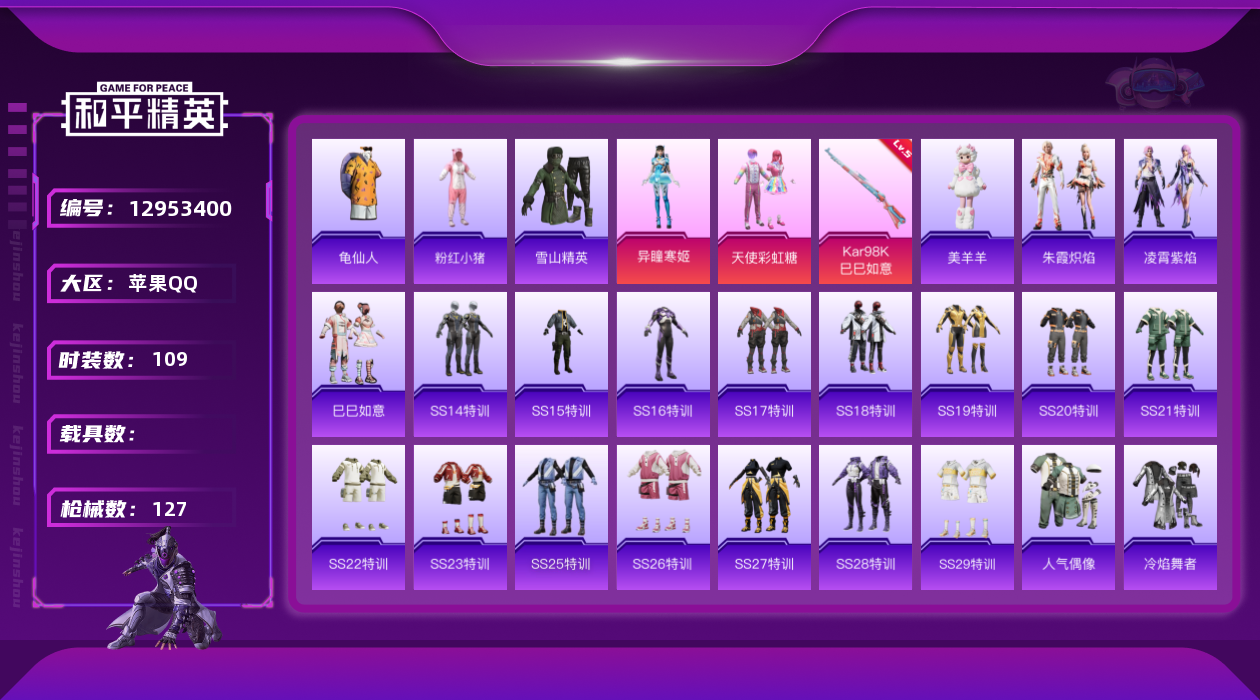Click the SS19特训 yellow outfit tile
The image size is (1260, 700).
(x=967, y=364)
